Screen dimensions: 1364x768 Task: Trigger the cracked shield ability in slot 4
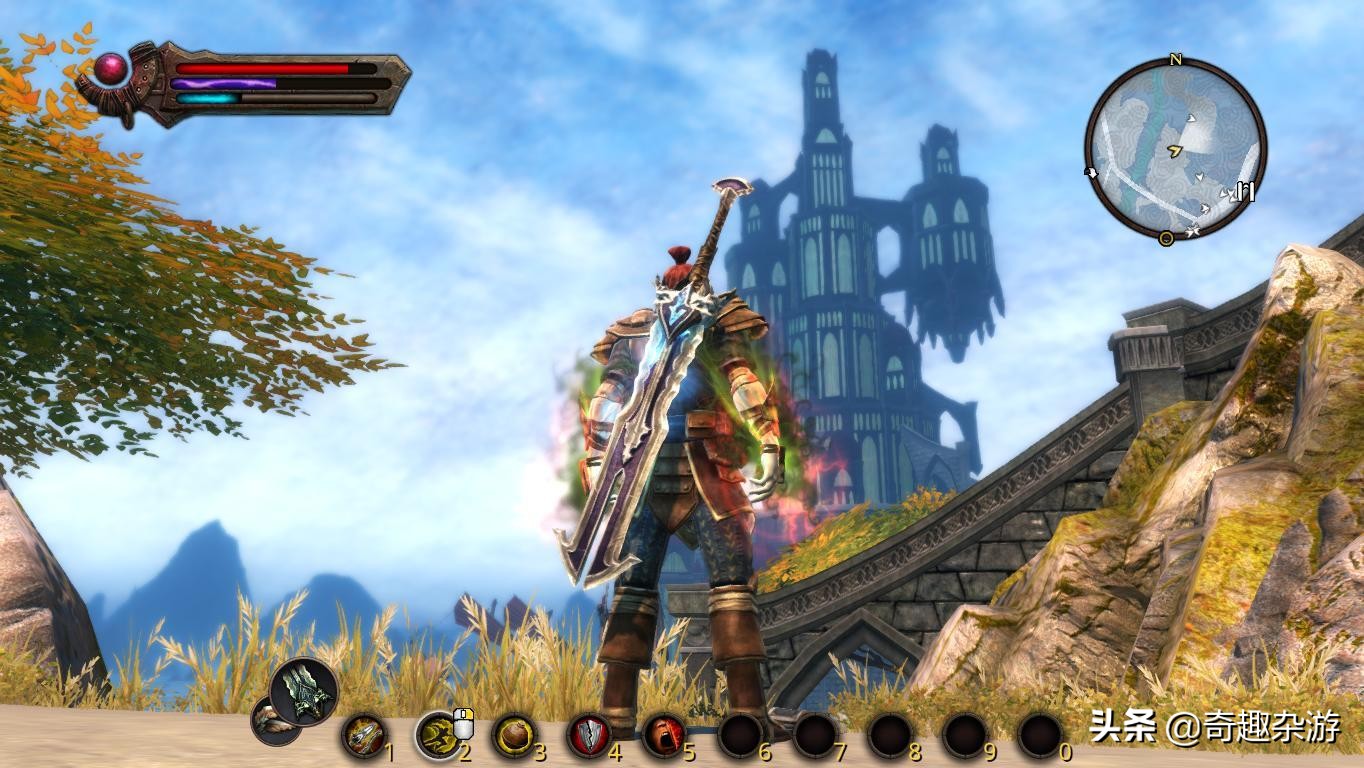[589, 736]
